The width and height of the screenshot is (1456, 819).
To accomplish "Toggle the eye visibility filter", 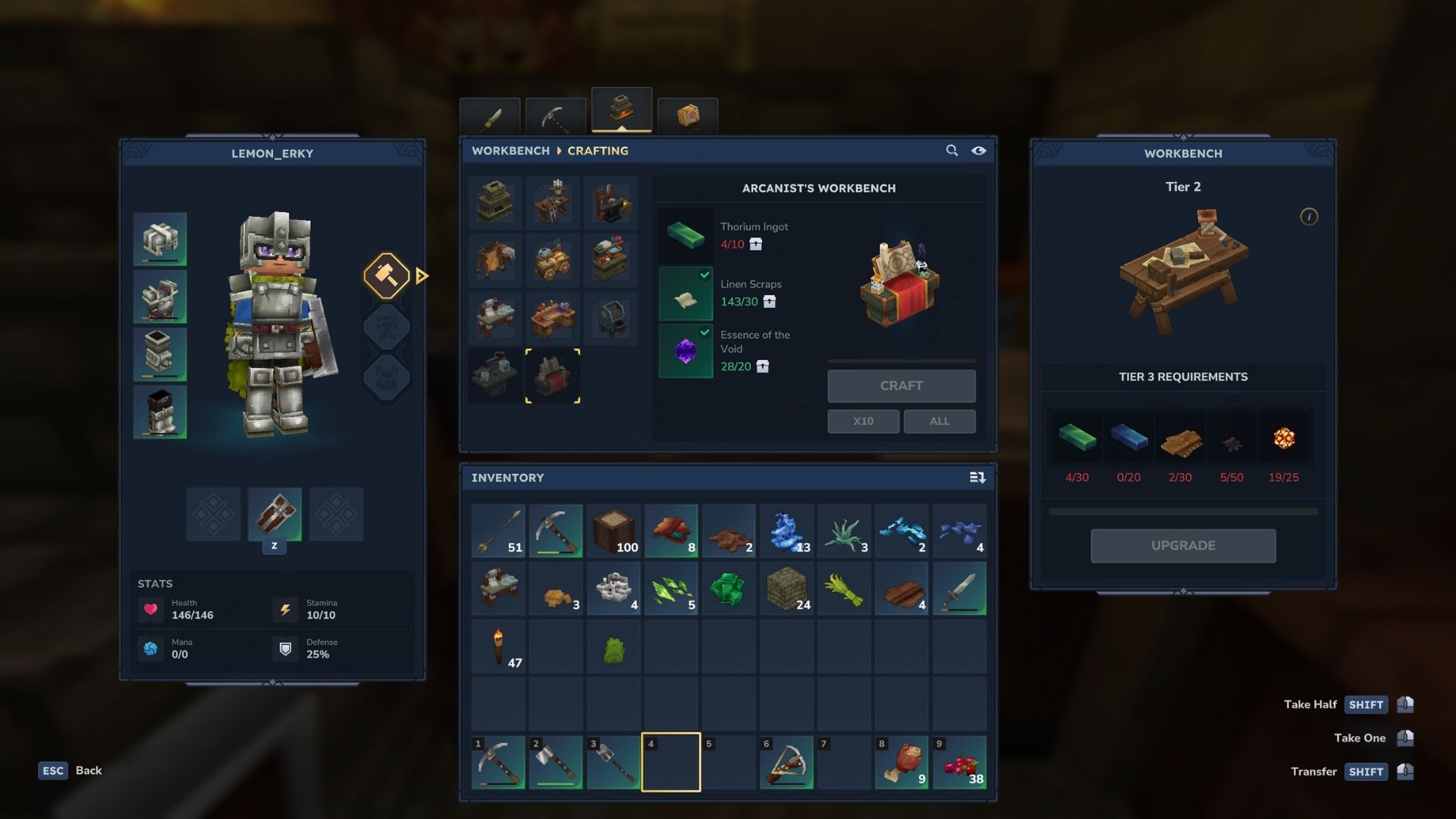I will click(x=979, y=151).
